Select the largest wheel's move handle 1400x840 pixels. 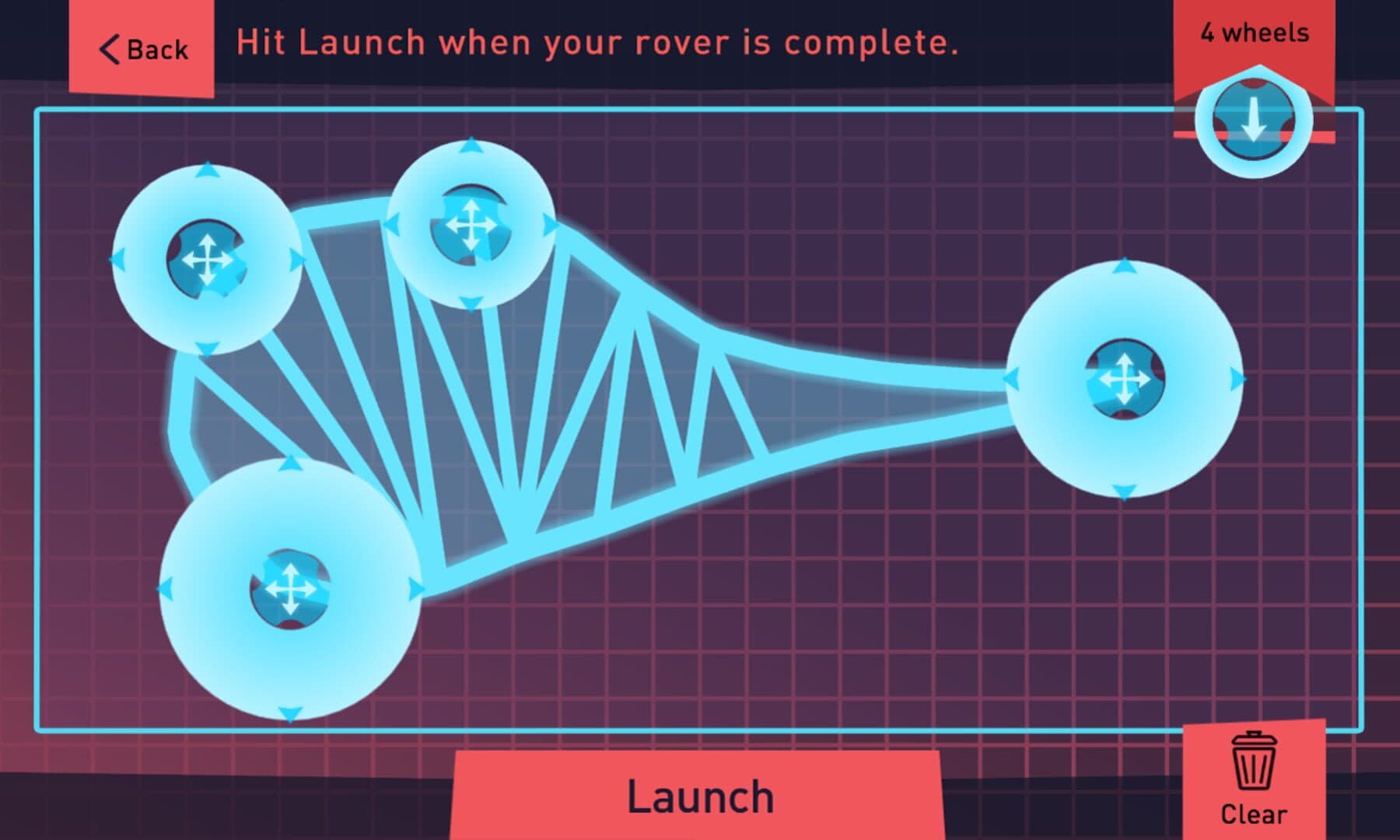pyautogui.click(x=289, y=589)
